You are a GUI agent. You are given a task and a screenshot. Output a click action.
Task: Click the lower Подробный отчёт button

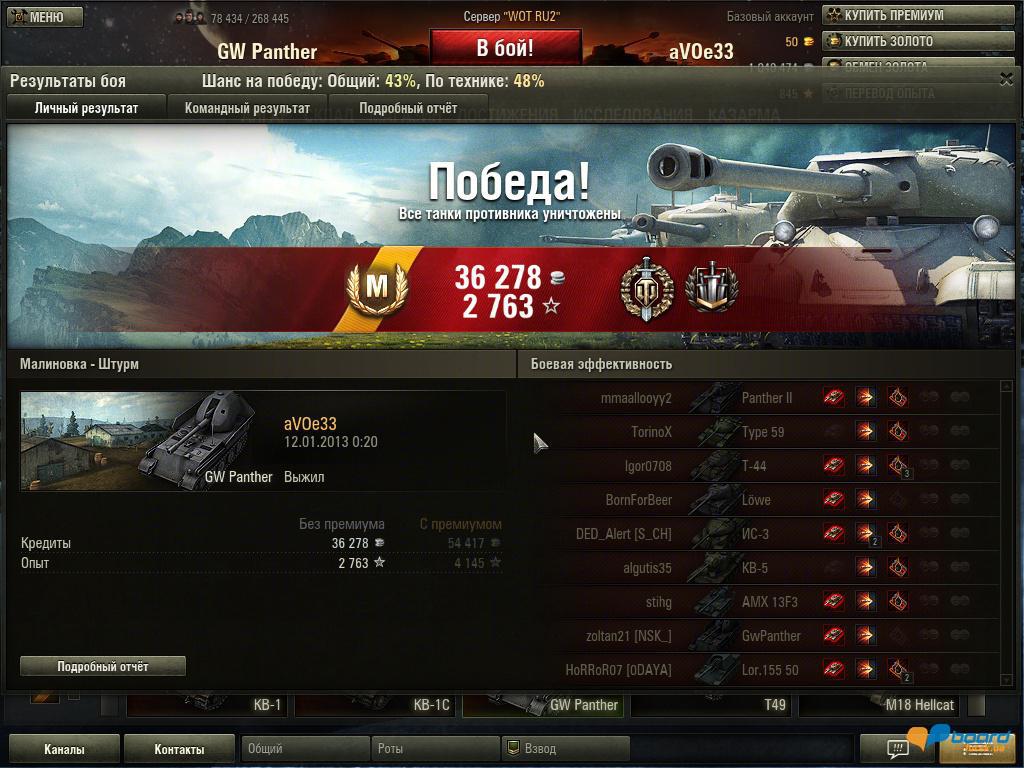pyautogui.click(x=103, y=666)
